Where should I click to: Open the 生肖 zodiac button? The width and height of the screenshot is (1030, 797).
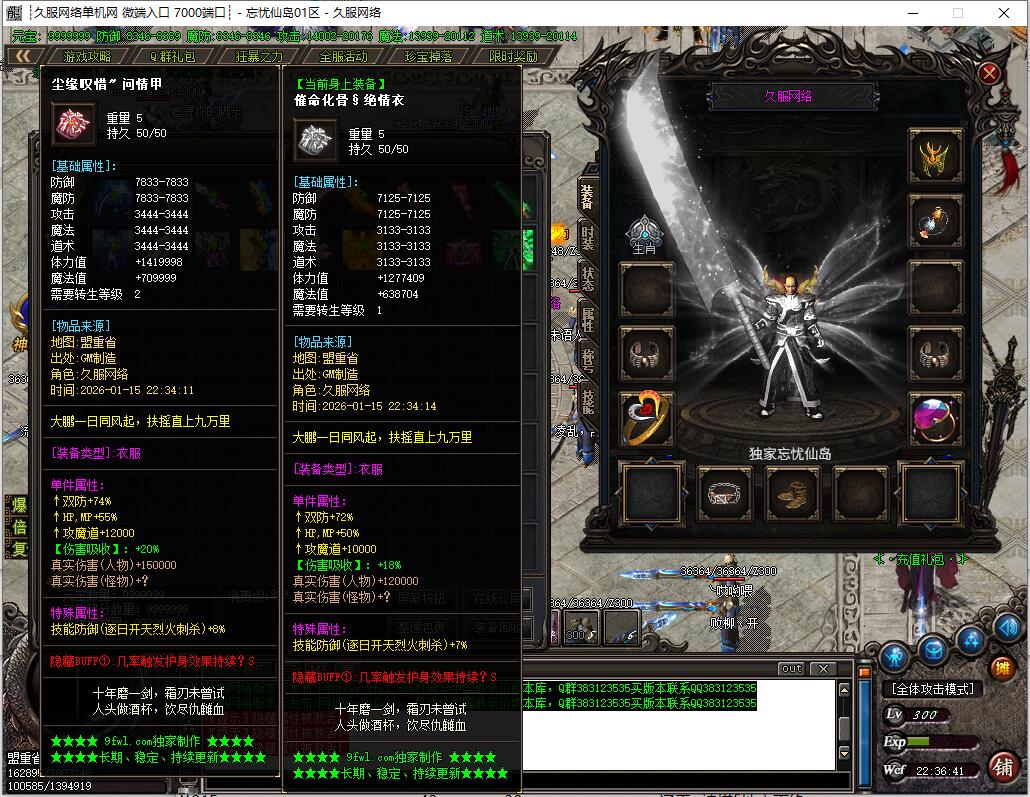(x=645, y=234)
